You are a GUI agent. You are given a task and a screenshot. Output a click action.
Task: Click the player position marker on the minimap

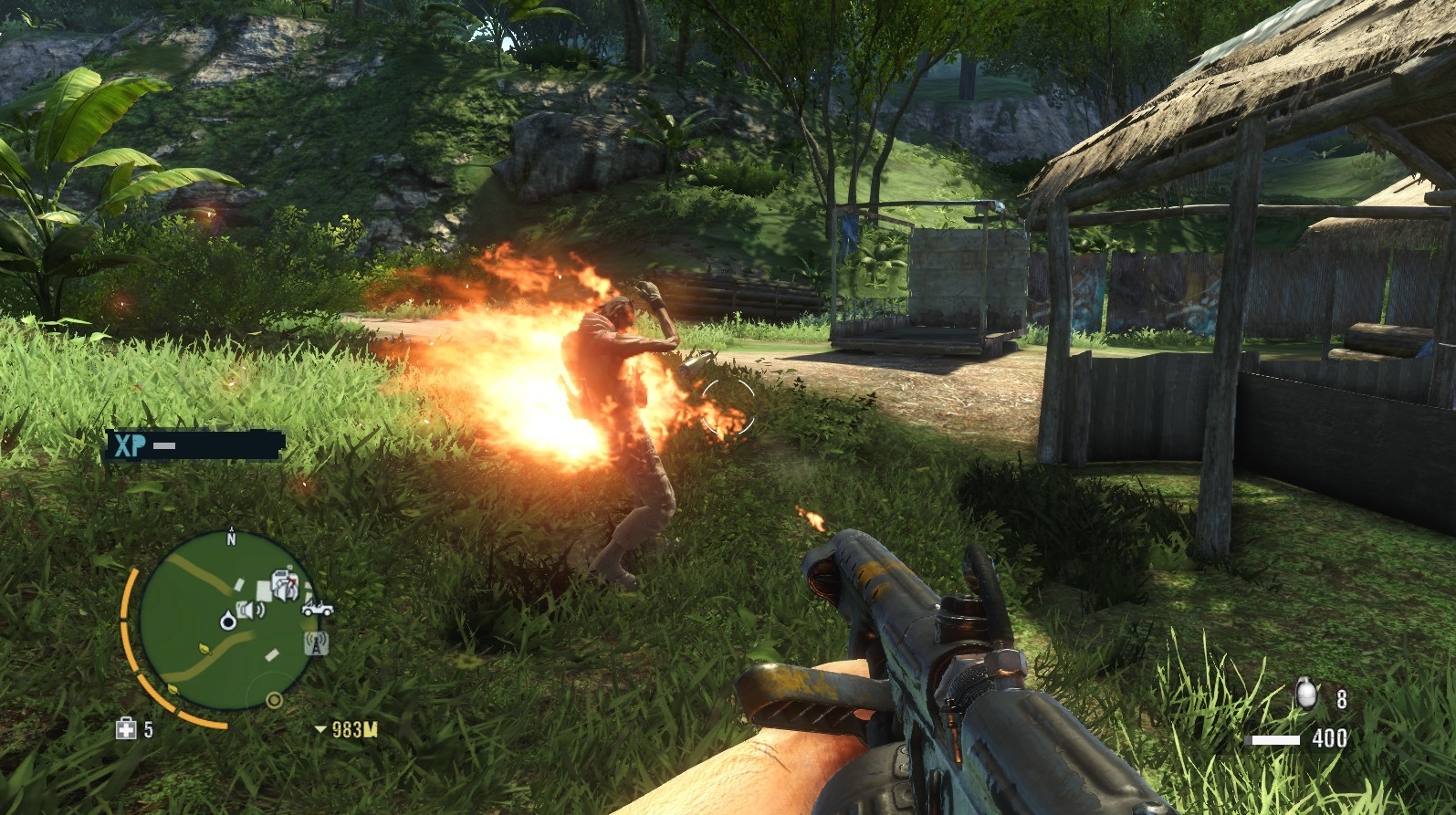coord(227,622)
